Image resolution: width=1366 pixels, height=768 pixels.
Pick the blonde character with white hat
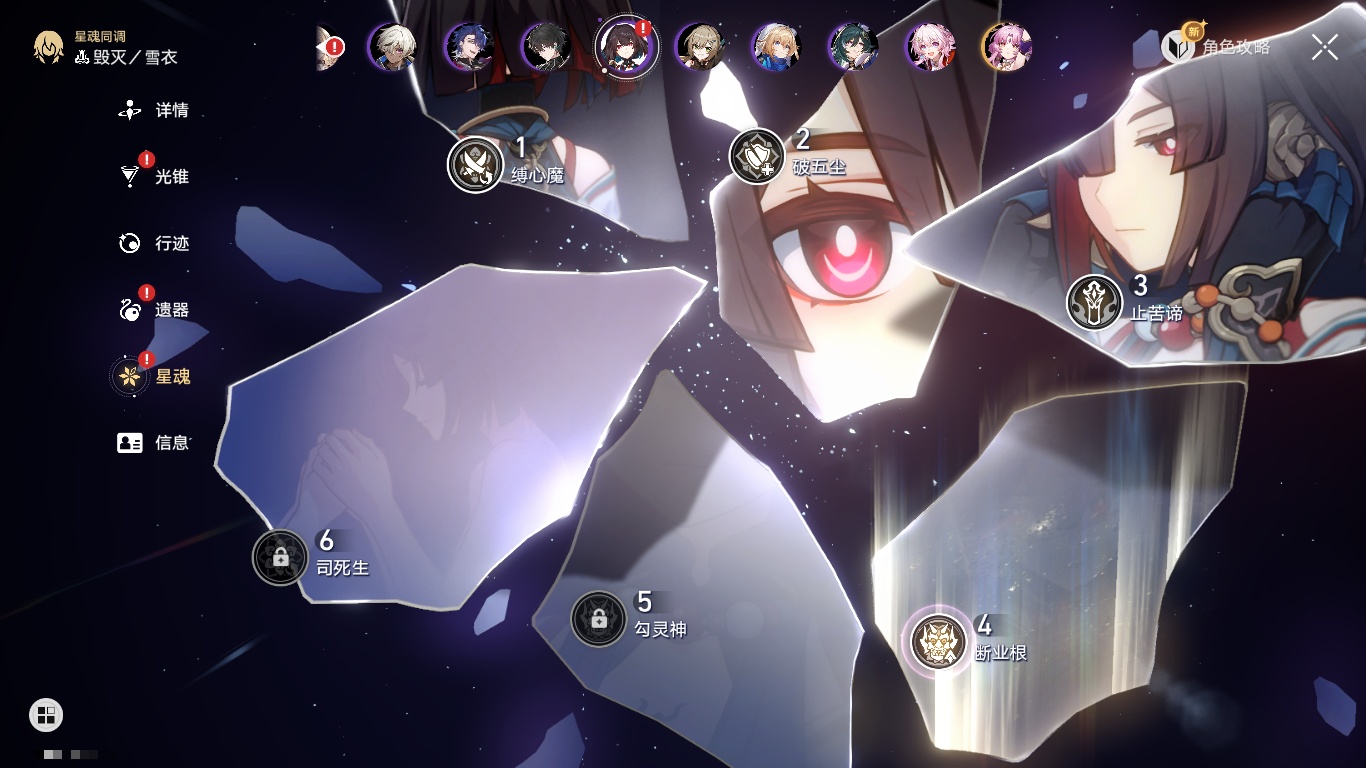click(x=776, y=46)
